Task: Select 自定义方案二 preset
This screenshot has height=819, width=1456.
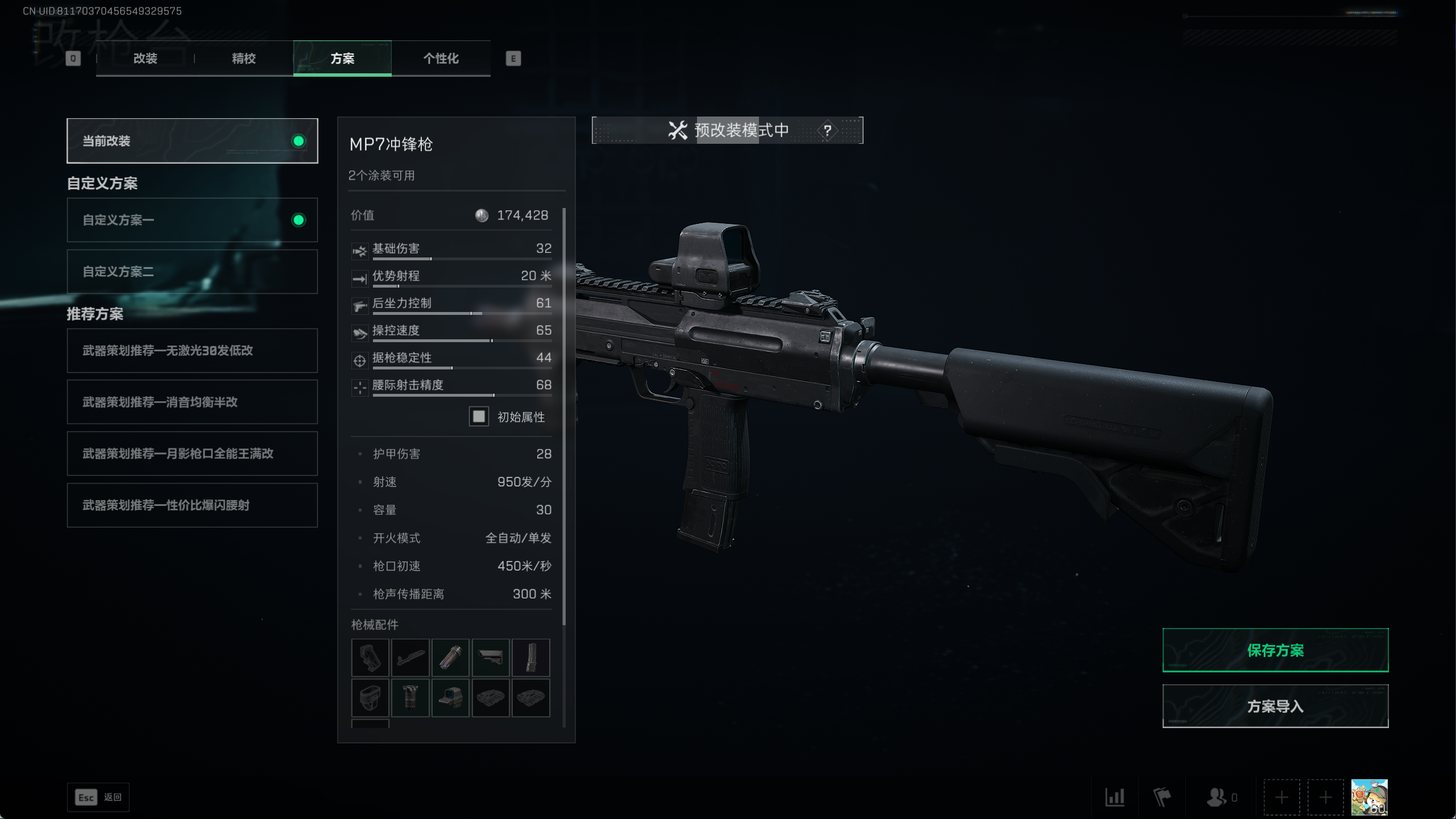Action: tap(192, 272)
